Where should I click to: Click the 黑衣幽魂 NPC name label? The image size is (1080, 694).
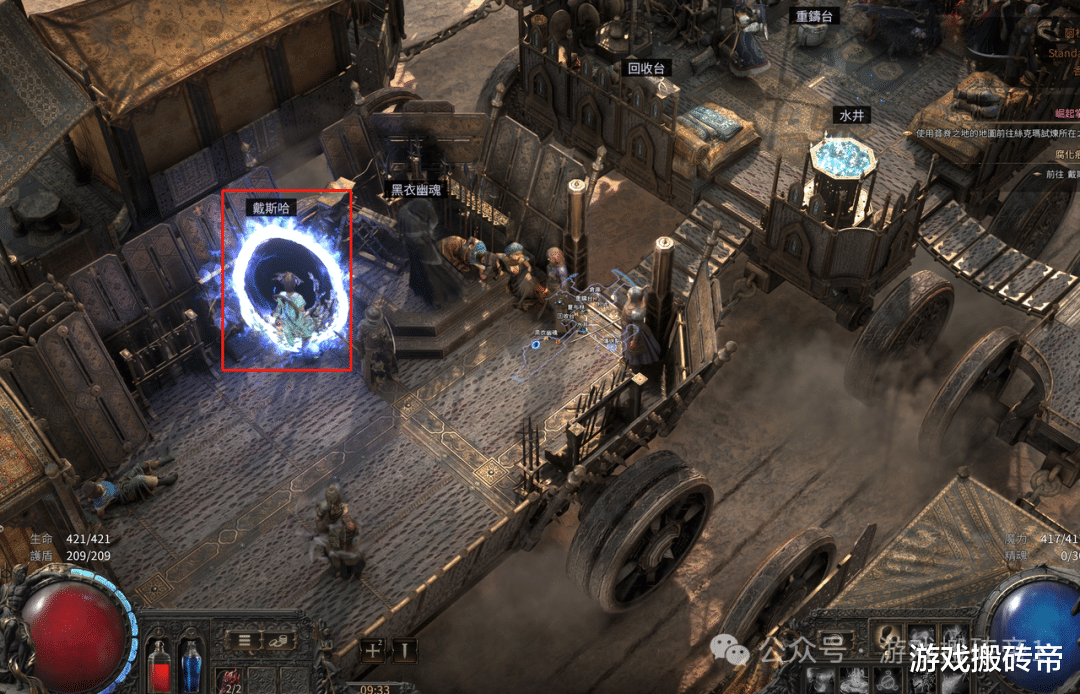click(x=415, y=189)
